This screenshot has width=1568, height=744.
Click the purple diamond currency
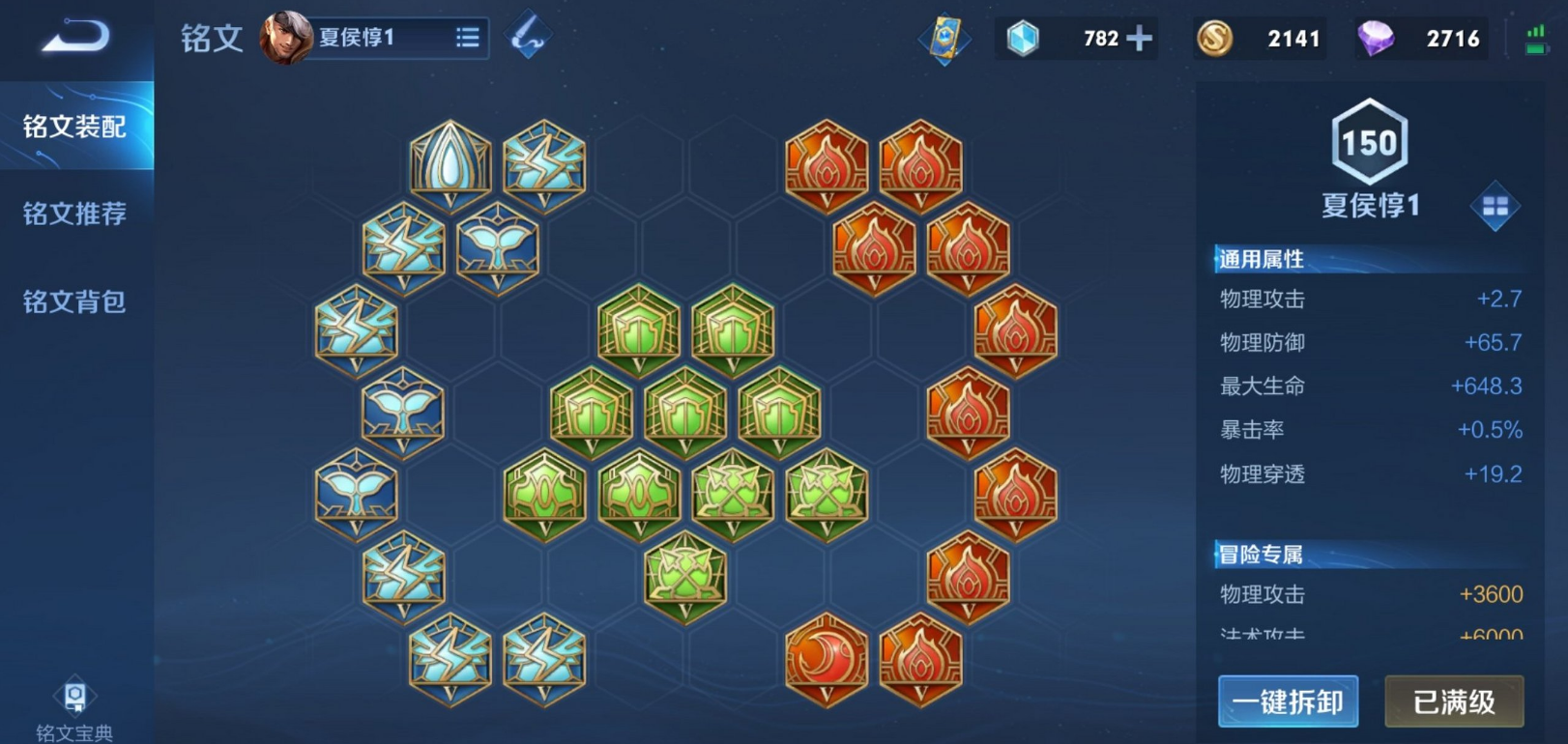[x=1375, y=39]
